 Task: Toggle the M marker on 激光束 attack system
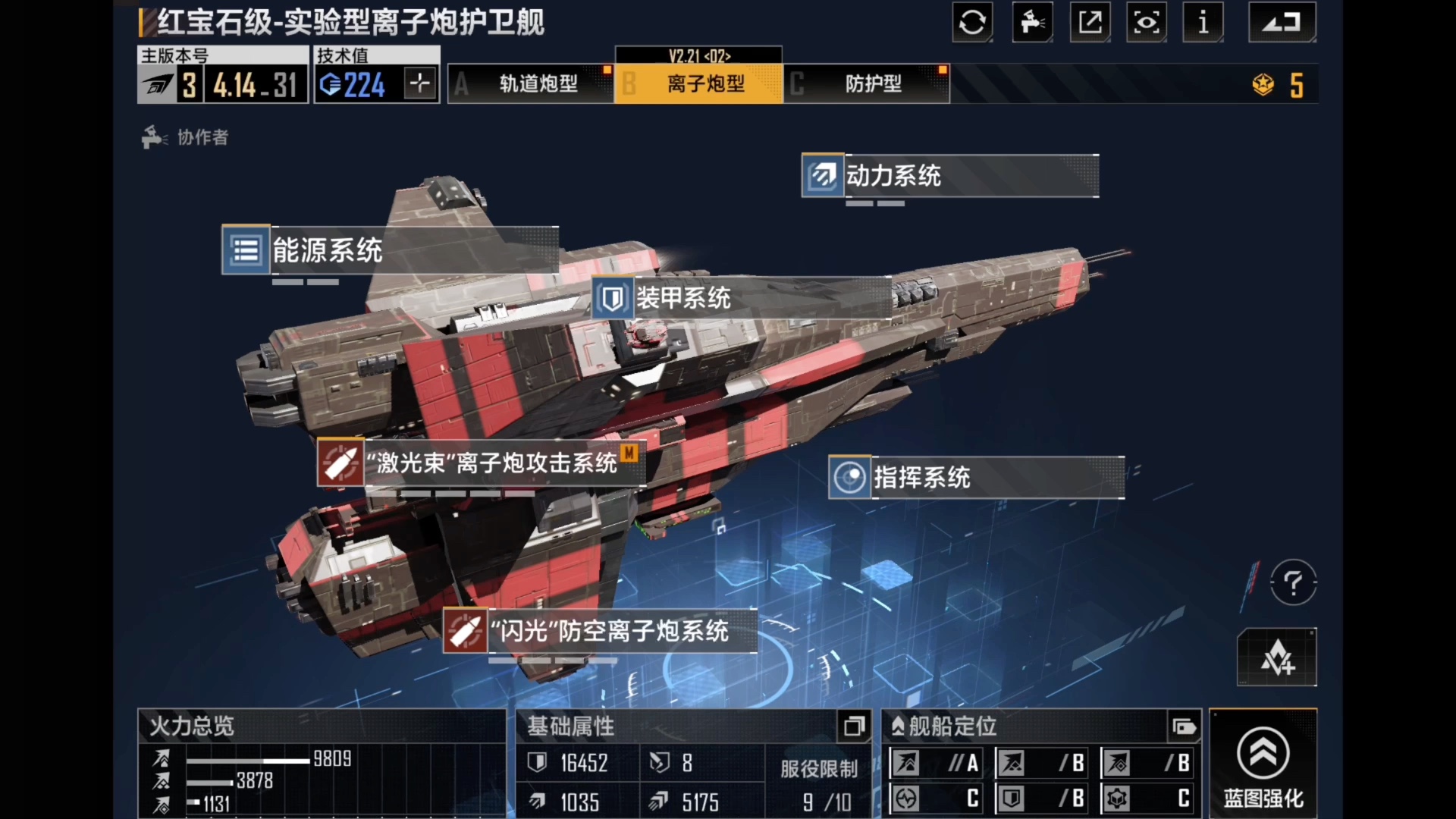[629, 453]
